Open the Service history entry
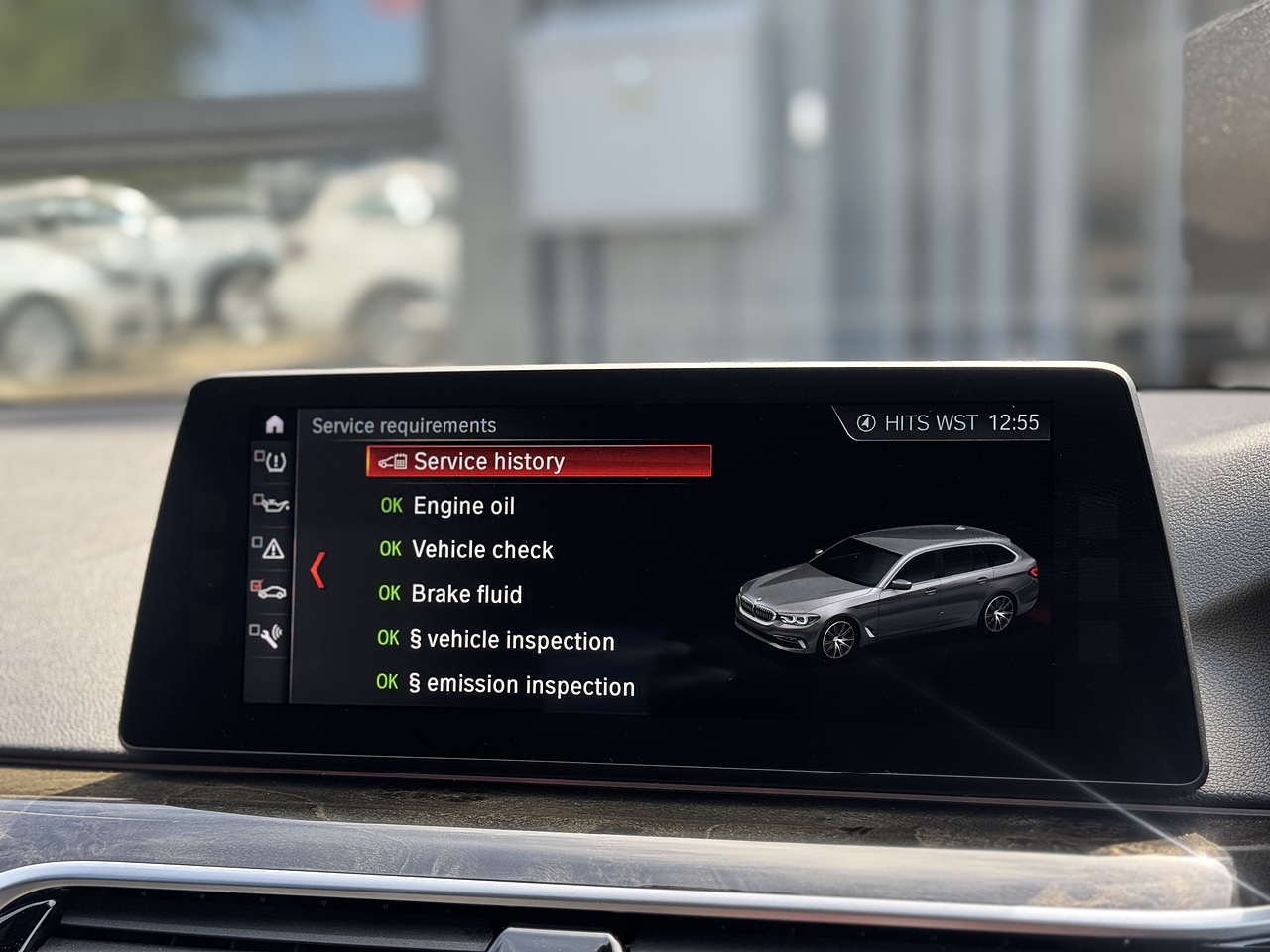The width and height of the screenshot is (1270, 952). click(539, 461)
